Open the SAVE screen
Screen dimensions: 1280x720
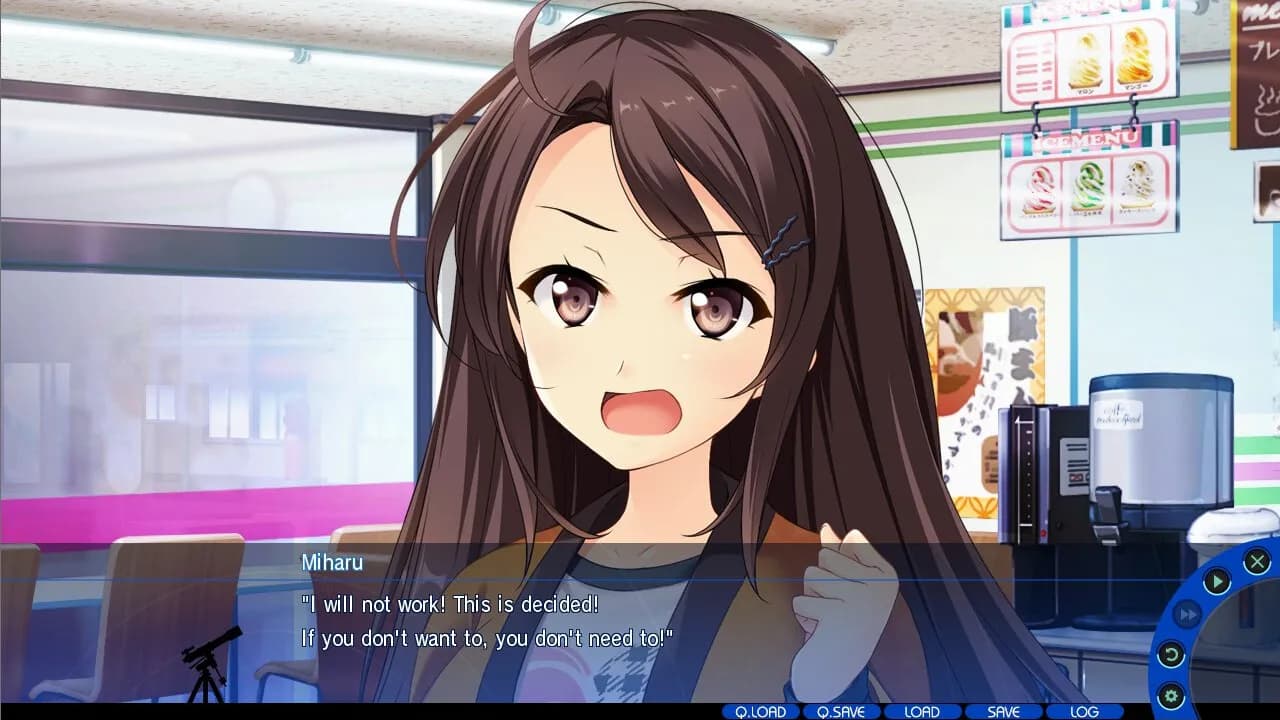click(x=1003, y=712)
